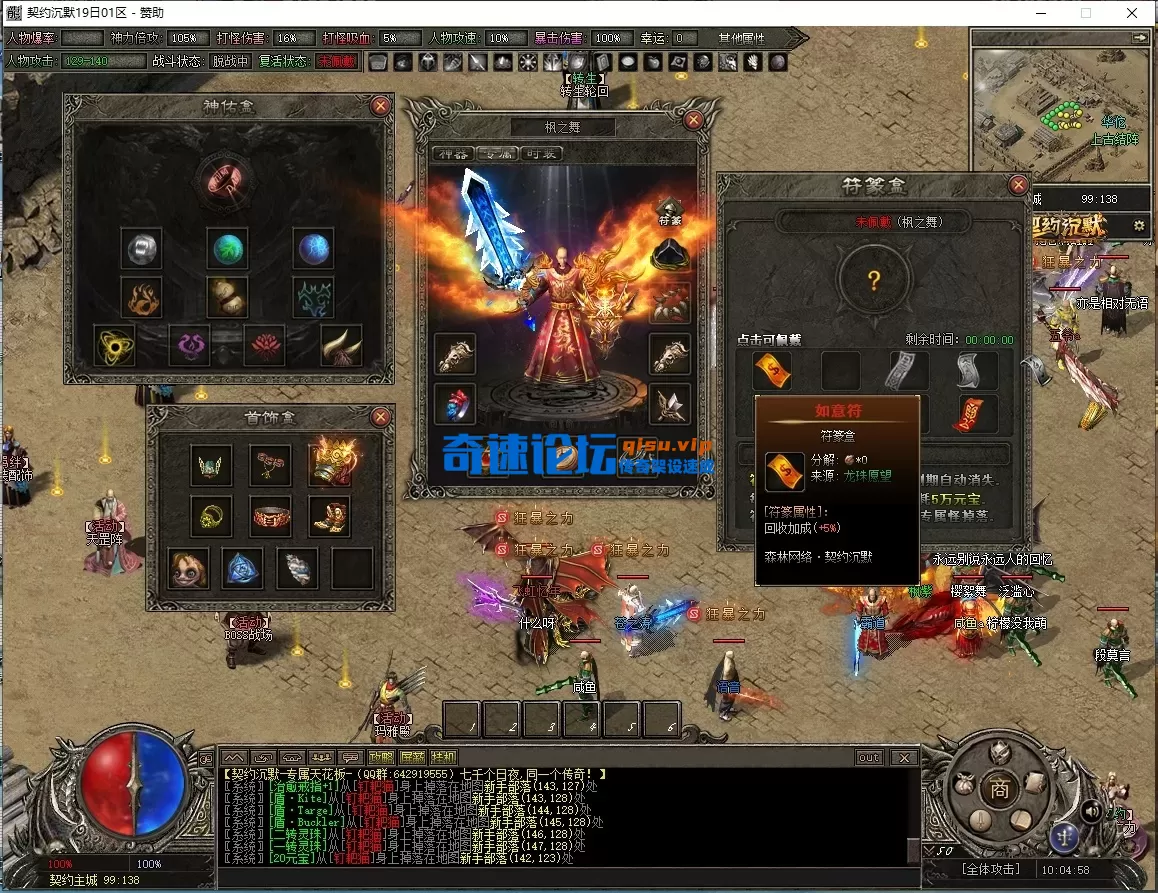Select the 专属 tab in character window
The width and height of the screenshot is (1158, 893).
497,154
